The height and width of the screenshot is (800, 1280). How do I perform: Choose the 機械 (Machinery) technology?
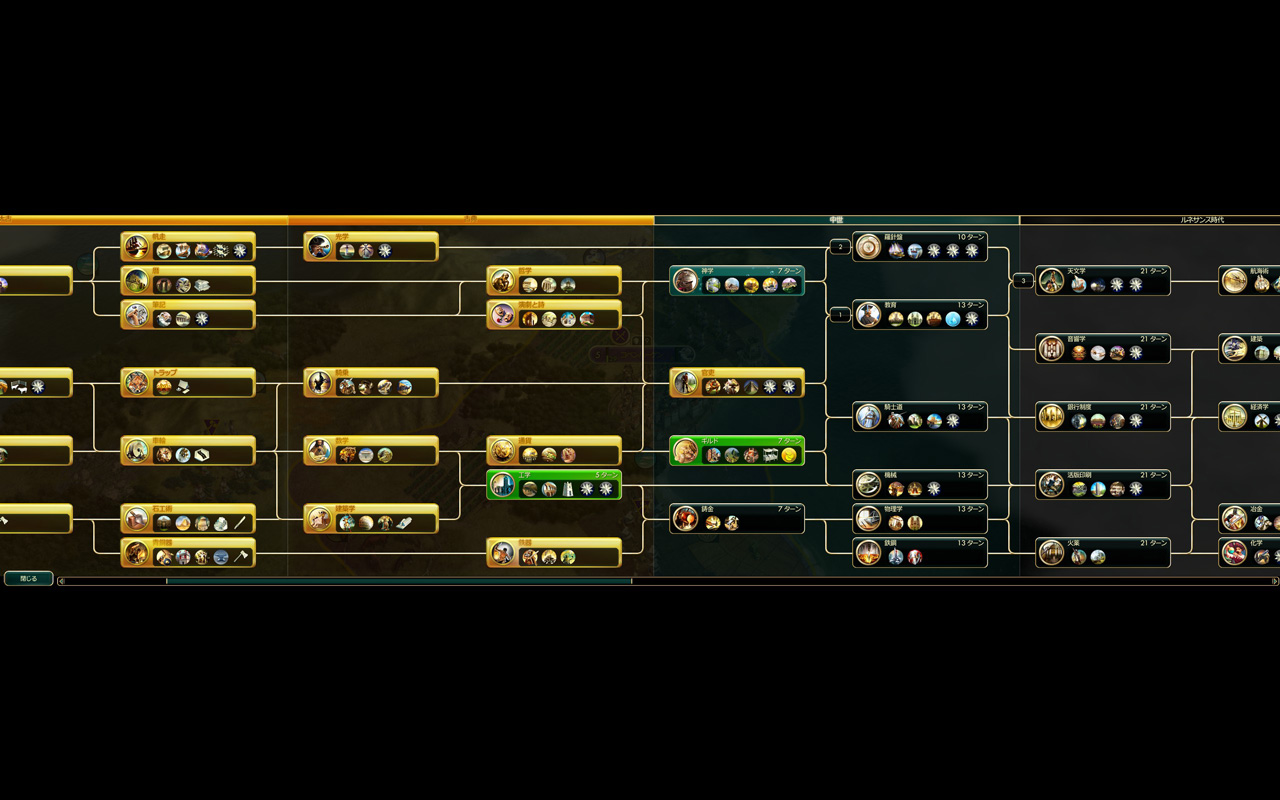[920, 484]
